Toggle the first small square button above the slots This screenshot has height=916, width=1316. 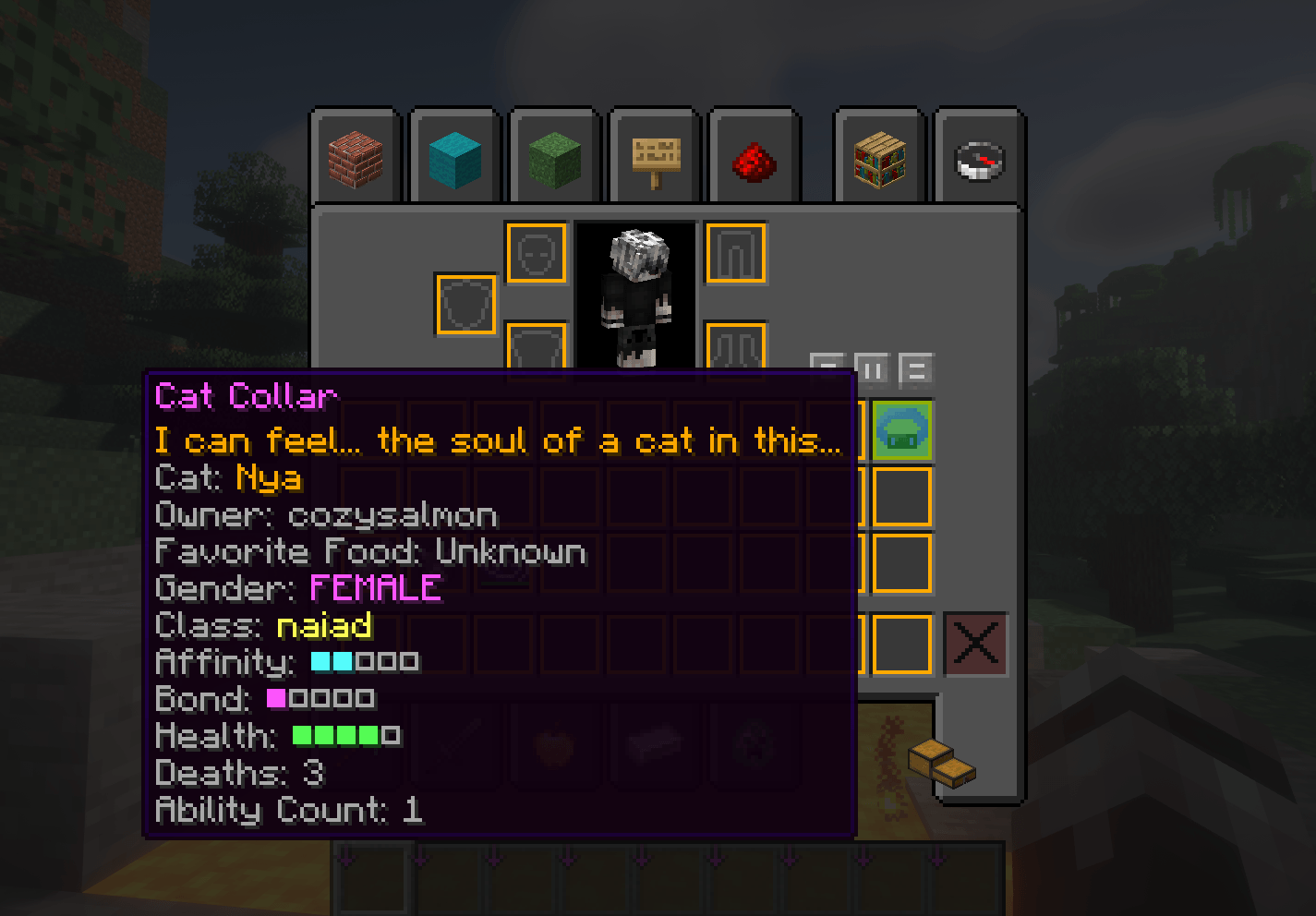click(825, 367)
